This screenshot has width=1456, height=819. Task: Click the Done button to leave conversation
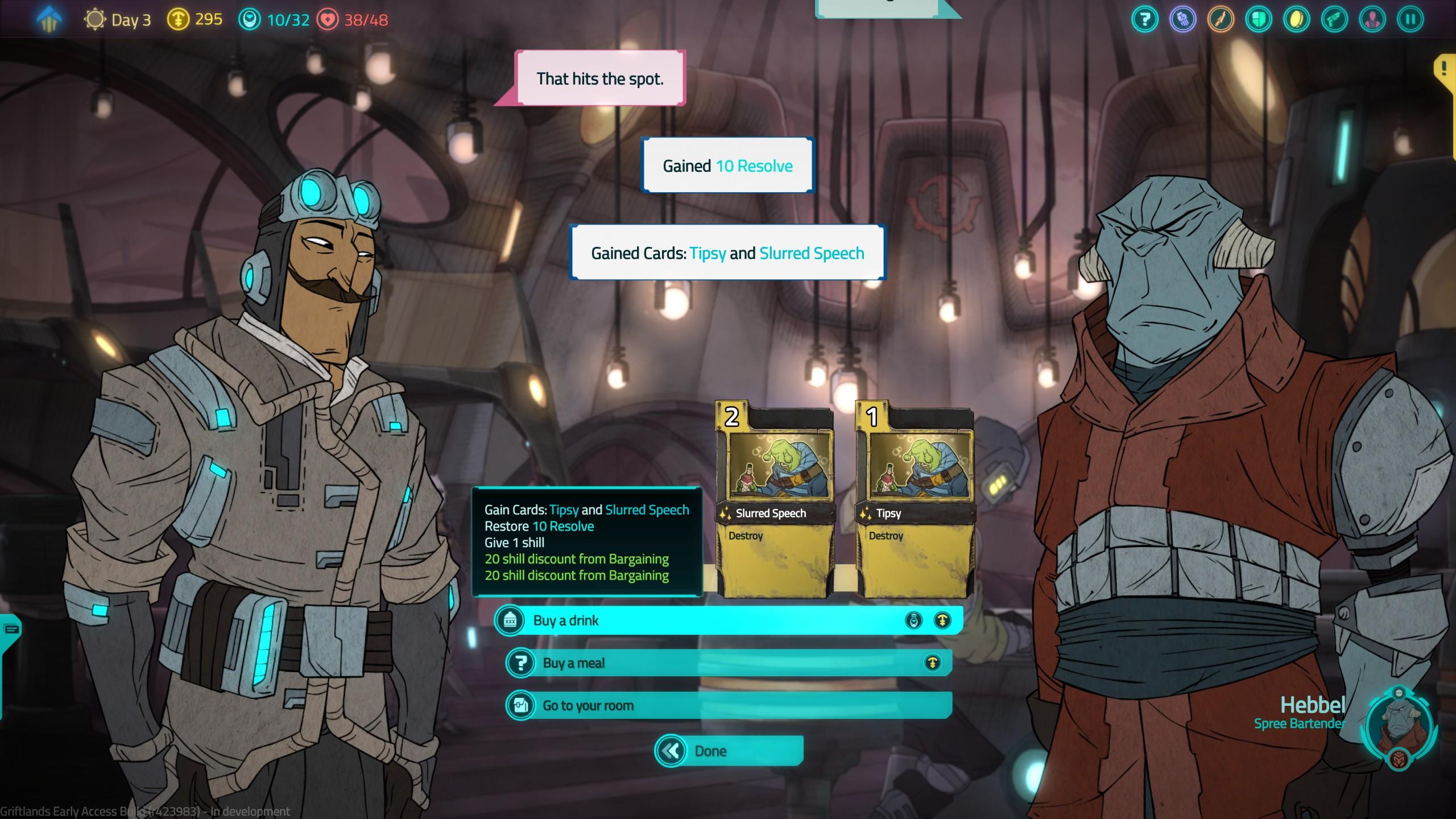pos(729,751)
